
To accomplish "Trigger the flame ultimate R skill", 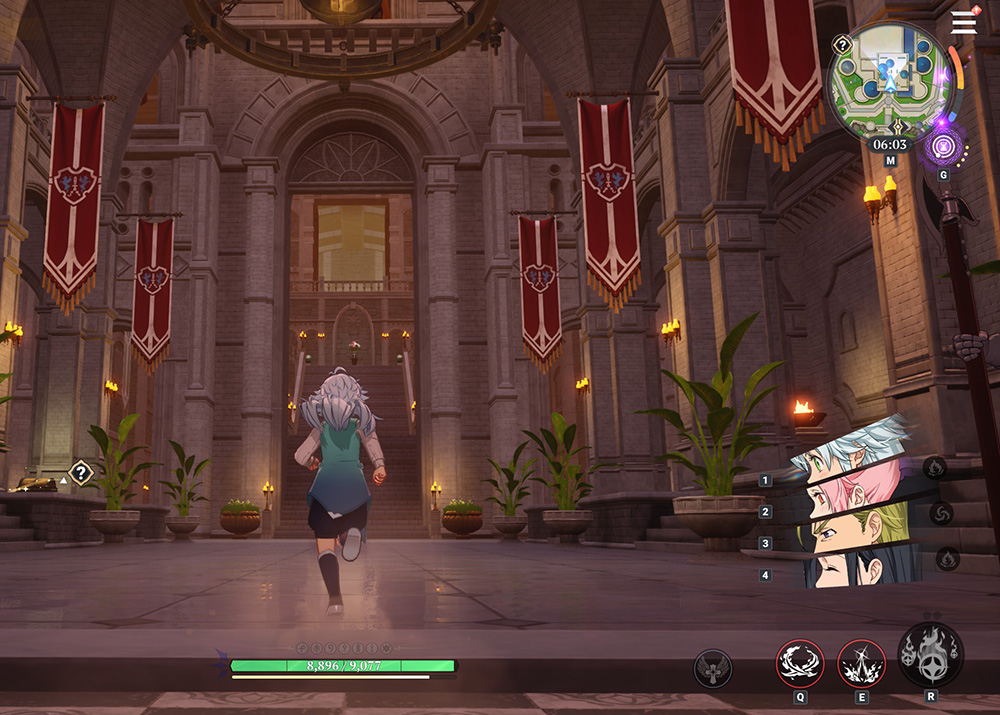I will (930, 655).
